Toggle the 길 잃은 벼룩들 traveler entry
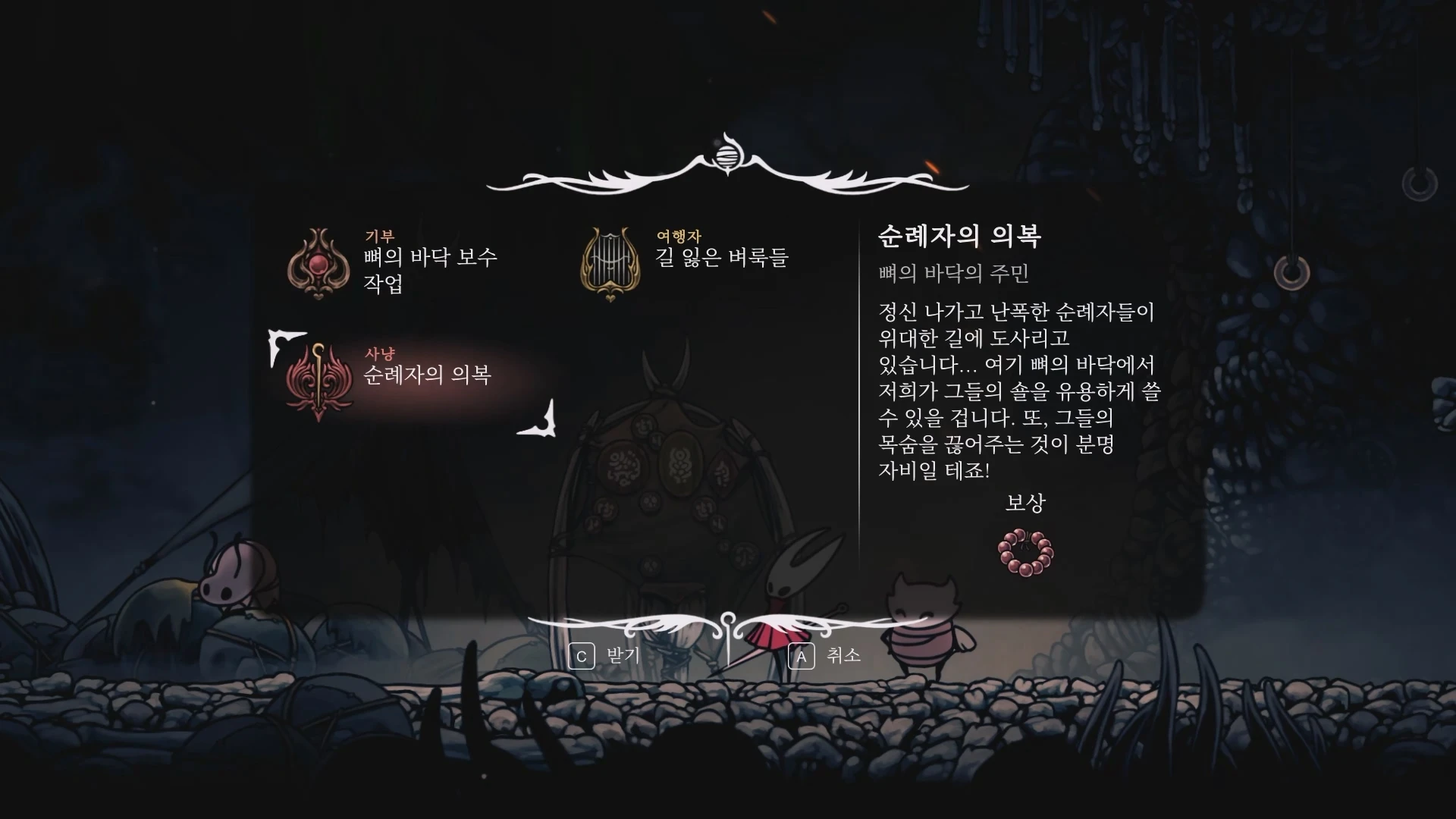Screen dimensions: 1456x819 pos(720,258)
